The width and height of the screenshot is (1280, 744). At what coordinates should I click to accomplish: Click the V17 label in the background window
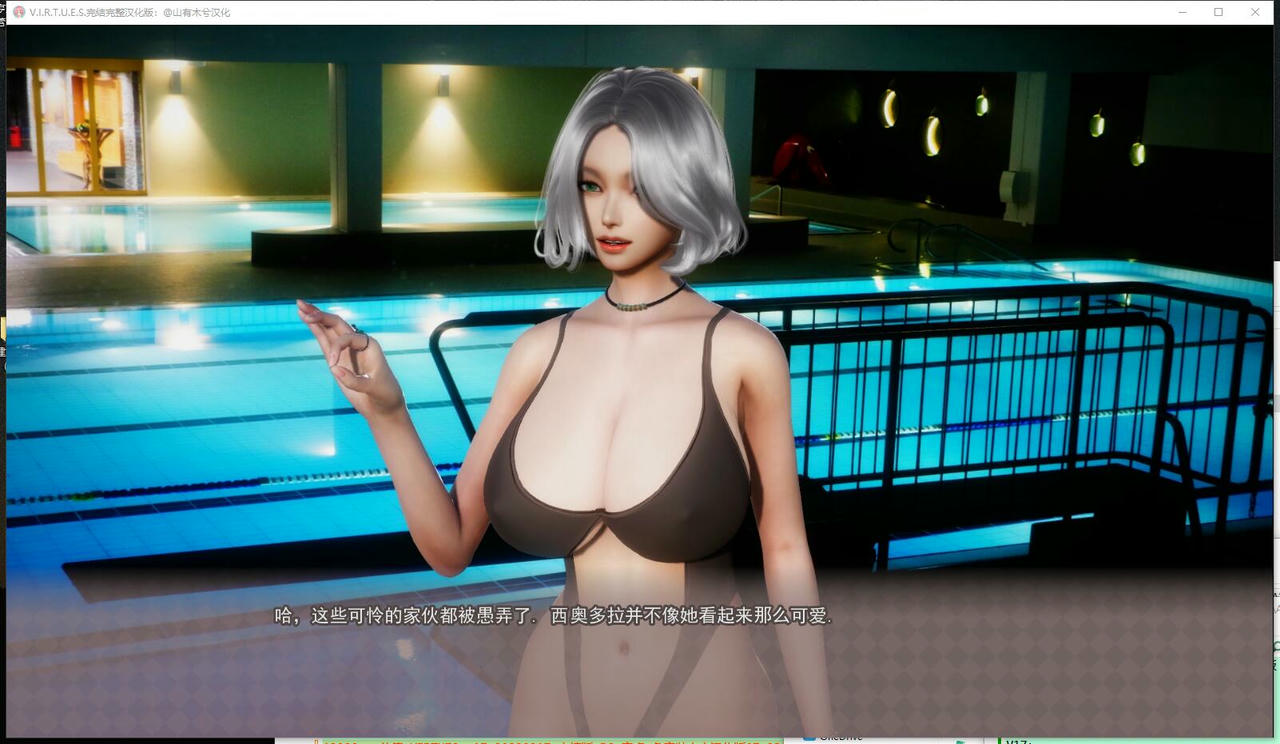click(x=1016, y=741)
